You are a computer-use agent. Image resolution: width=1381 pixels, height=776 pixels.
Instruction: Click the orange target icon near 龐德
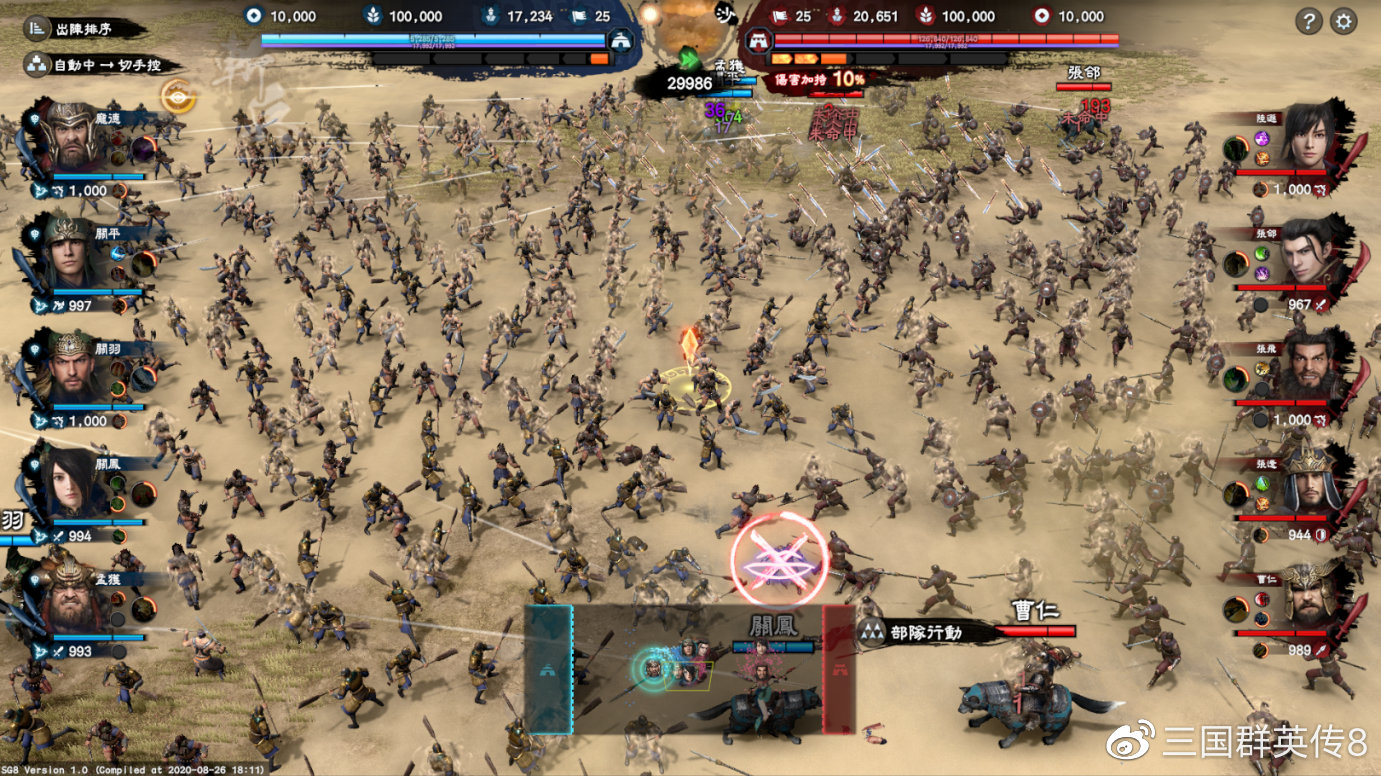point(178,96)
